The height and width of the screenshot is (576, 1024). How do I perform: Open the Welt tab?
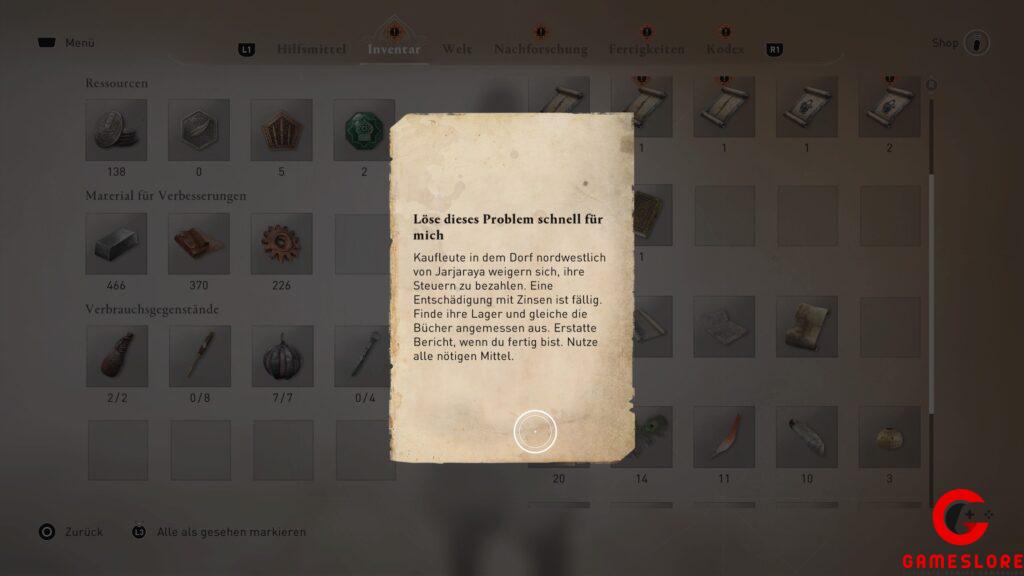[x=457, y=48]
